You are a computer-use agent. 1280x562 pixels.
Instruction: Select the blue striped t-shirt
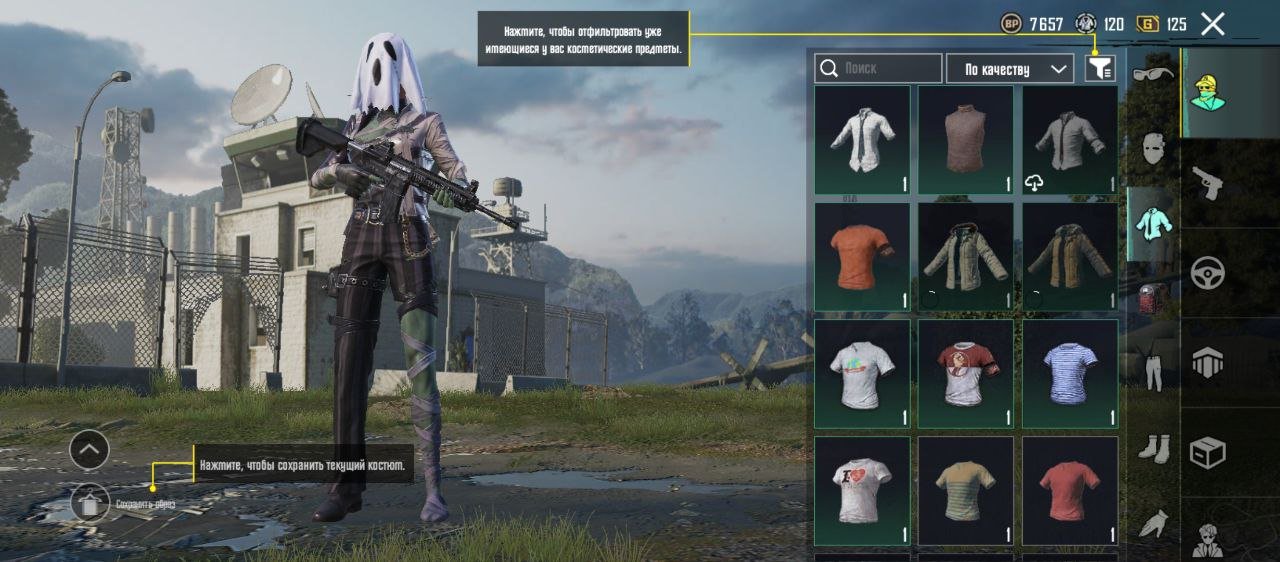click(x=1070, y=374)
